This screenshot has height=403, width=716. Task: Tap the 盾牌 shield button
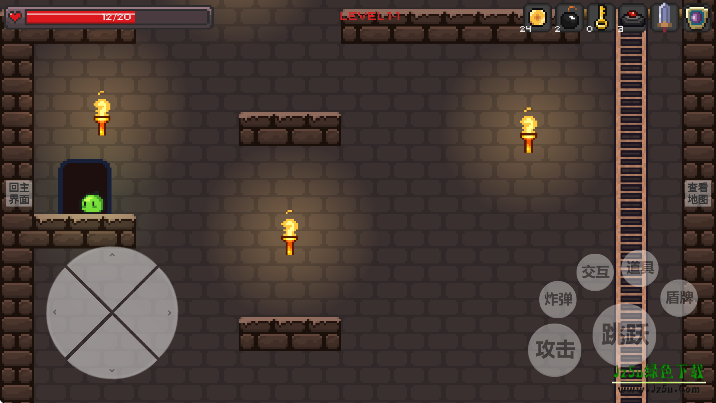[x=679, y=298]
